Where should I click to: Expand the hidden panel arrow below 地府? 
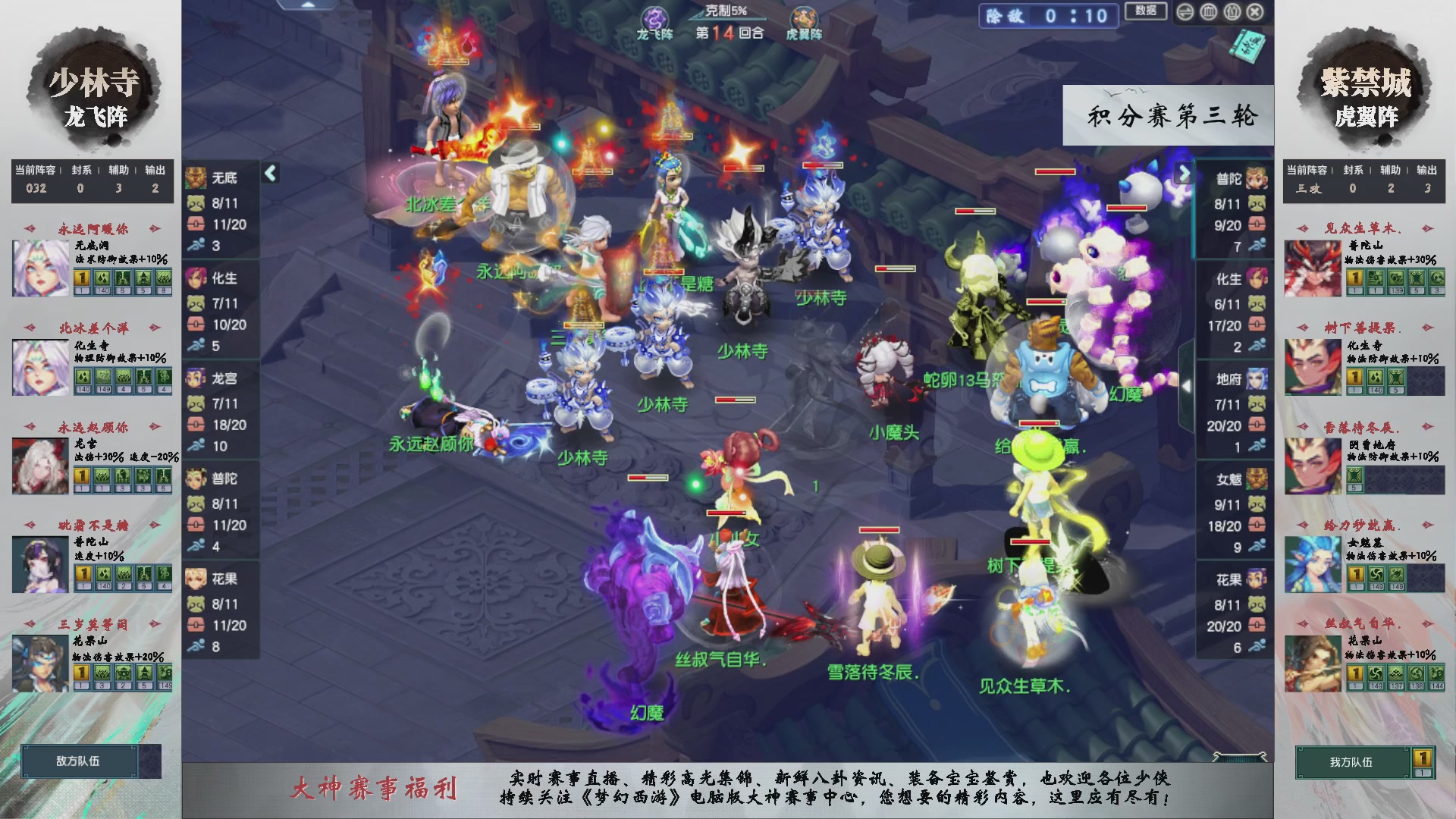pyautogui.click(x=1187, y=385)
